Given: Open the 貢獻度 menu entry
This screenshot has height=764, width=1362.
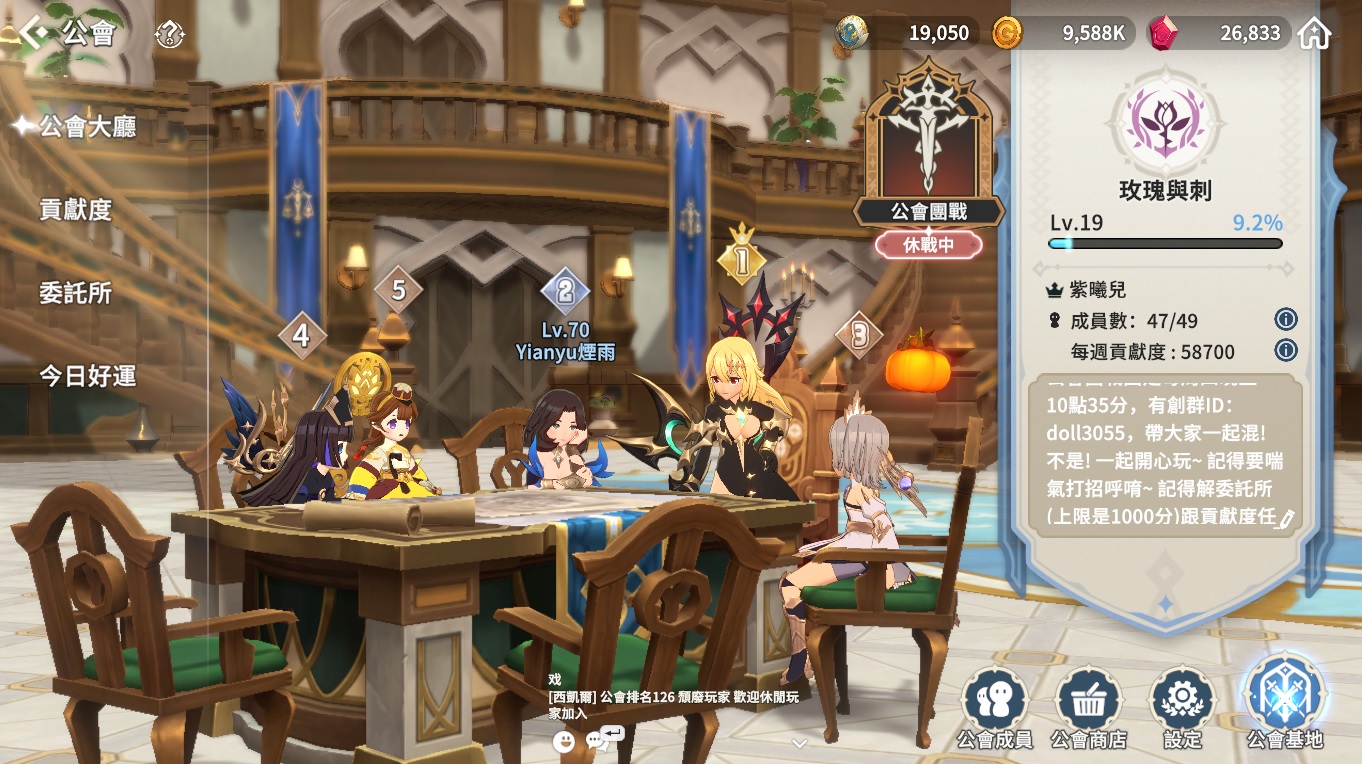Looking at the screenshot, I should point(76,210).
